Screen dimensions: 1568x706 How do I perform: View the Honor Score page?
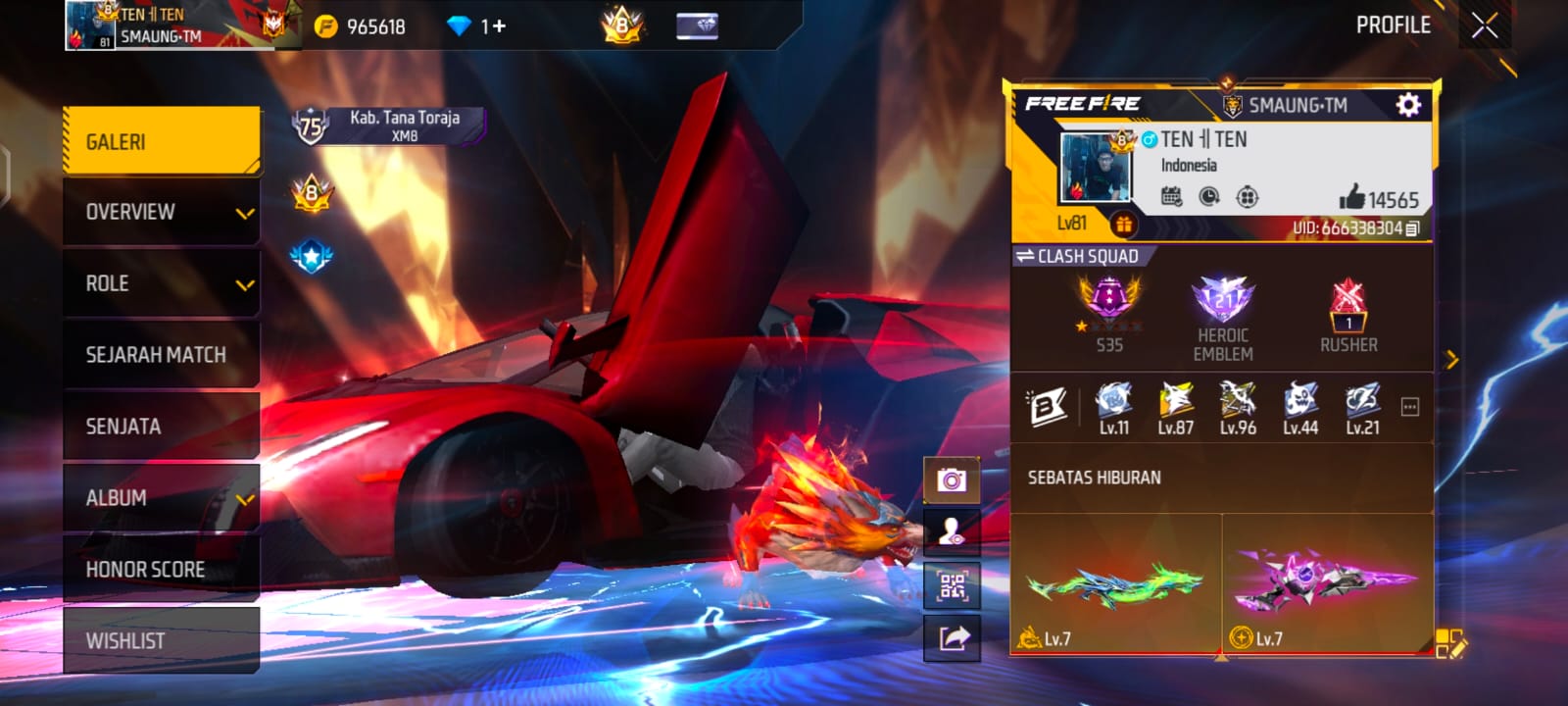[x=162, y=570]
